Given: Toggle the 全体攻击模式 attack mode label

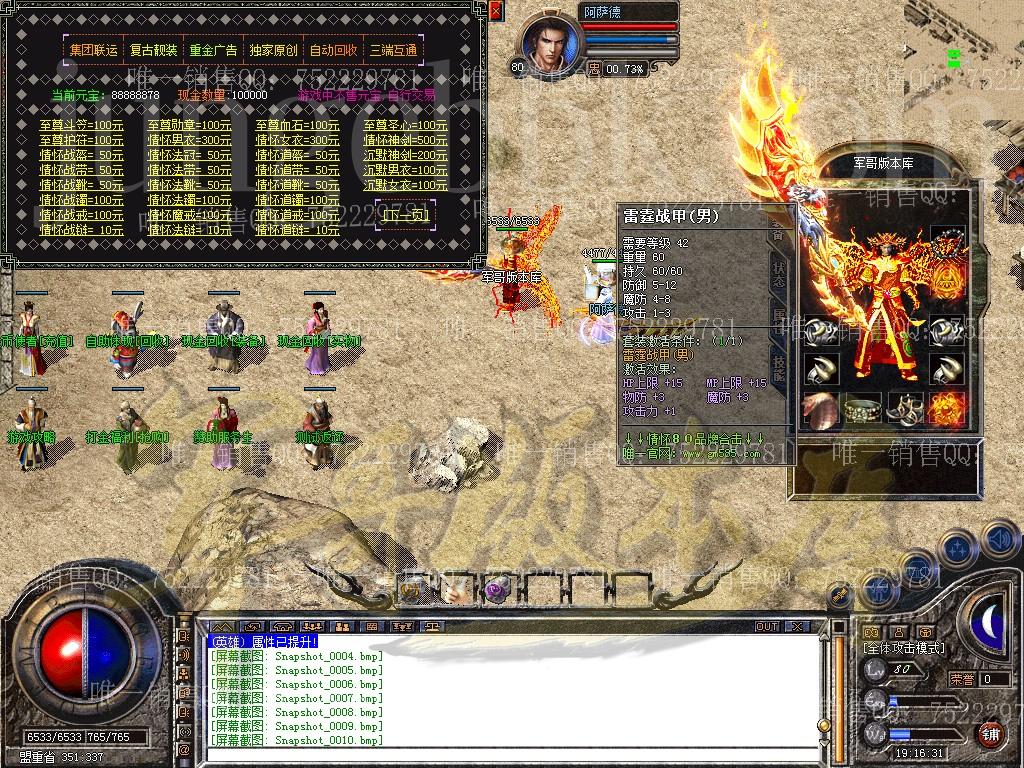Looking at the screenshot, I should coord(902,648).
